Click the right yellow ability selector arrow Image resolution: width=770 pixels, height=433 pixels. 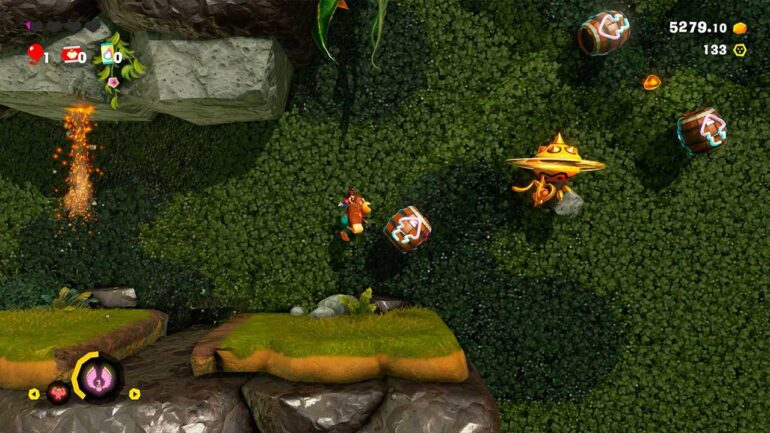135,394
